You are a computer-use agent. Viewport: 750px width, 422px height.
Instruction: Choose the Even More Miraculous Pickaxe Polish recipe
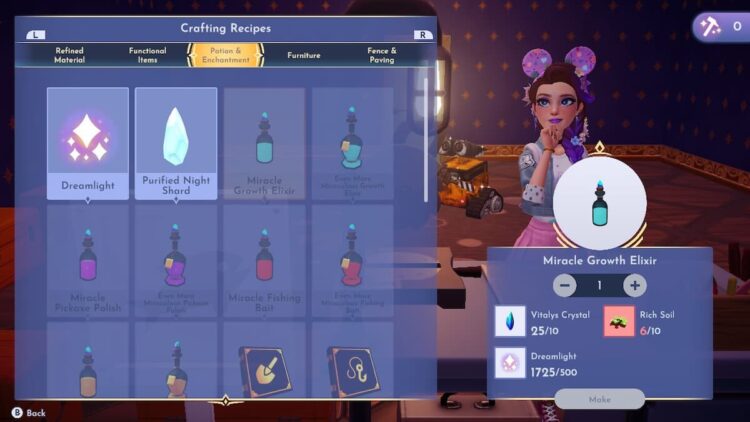coord(176,260)
